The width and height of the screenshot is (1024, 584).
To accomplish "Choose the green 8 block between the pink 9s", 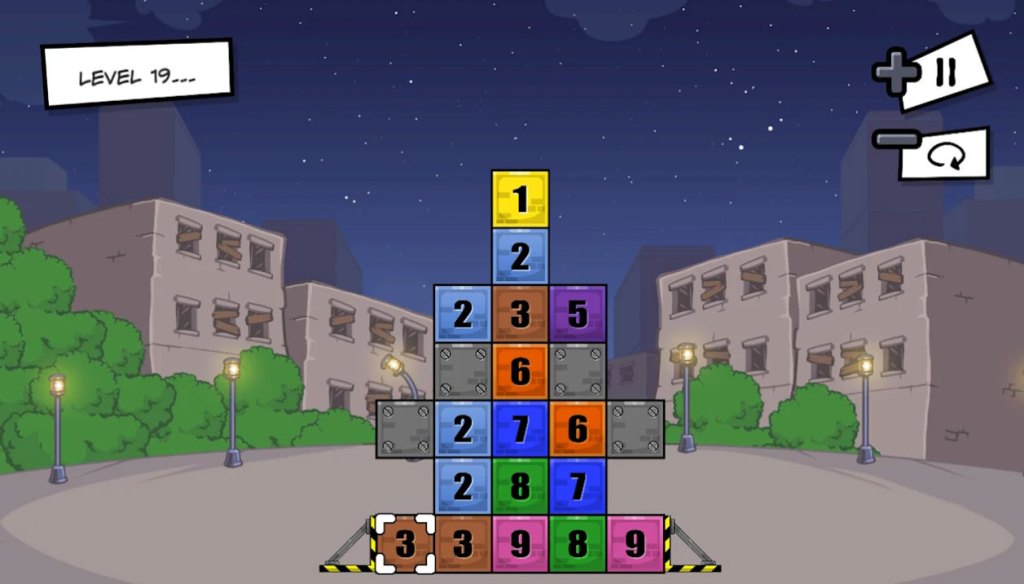I will coord(578,544).
